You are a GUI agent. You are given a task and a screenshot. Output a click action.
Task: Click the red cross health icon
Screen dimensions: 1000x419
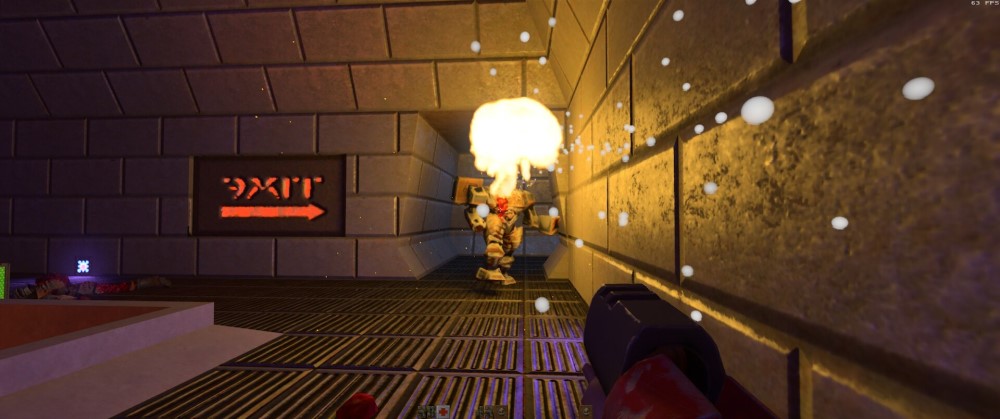click(443, 411)
